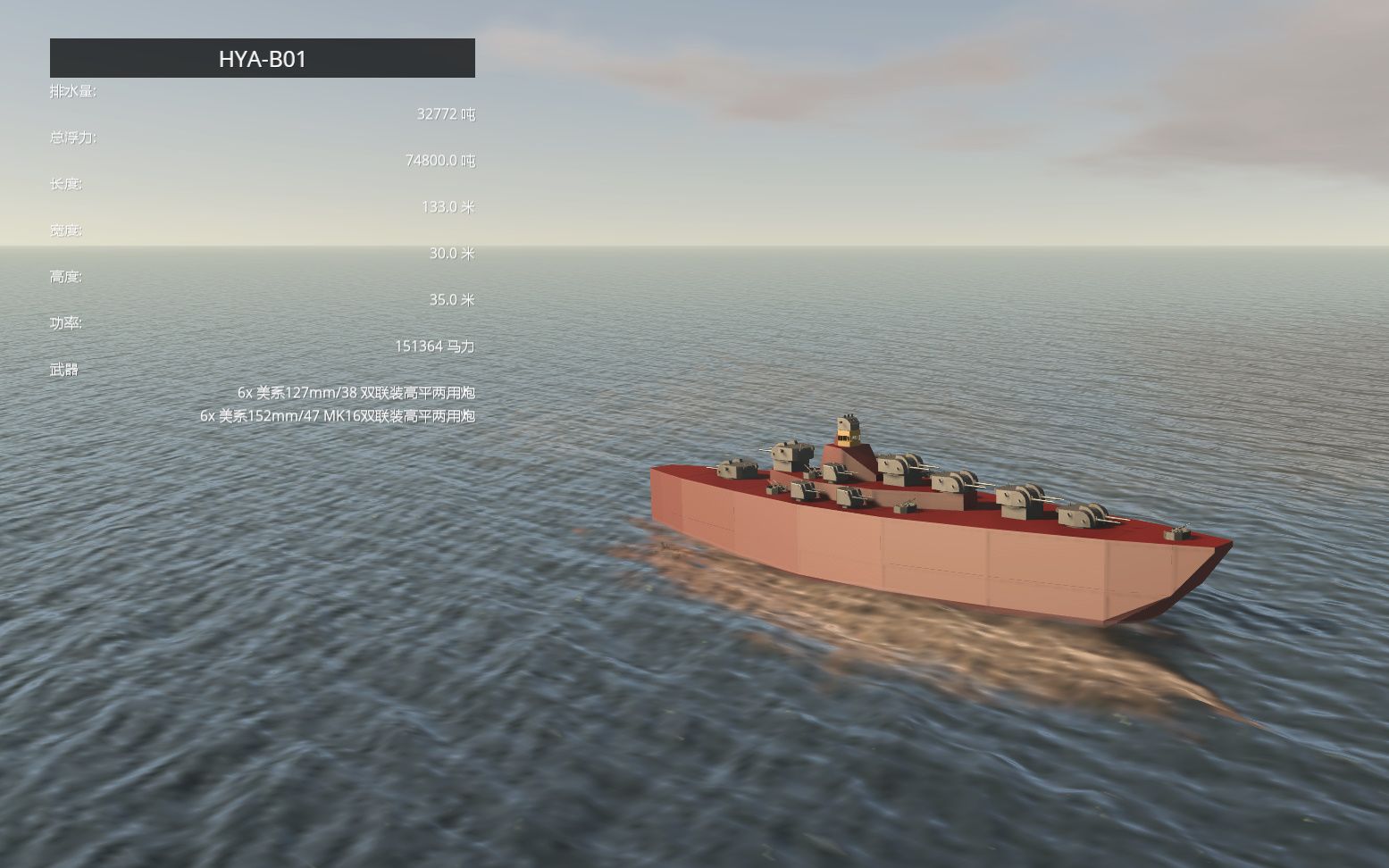Click the 高度 height stat label

click(x=65, y=277)
